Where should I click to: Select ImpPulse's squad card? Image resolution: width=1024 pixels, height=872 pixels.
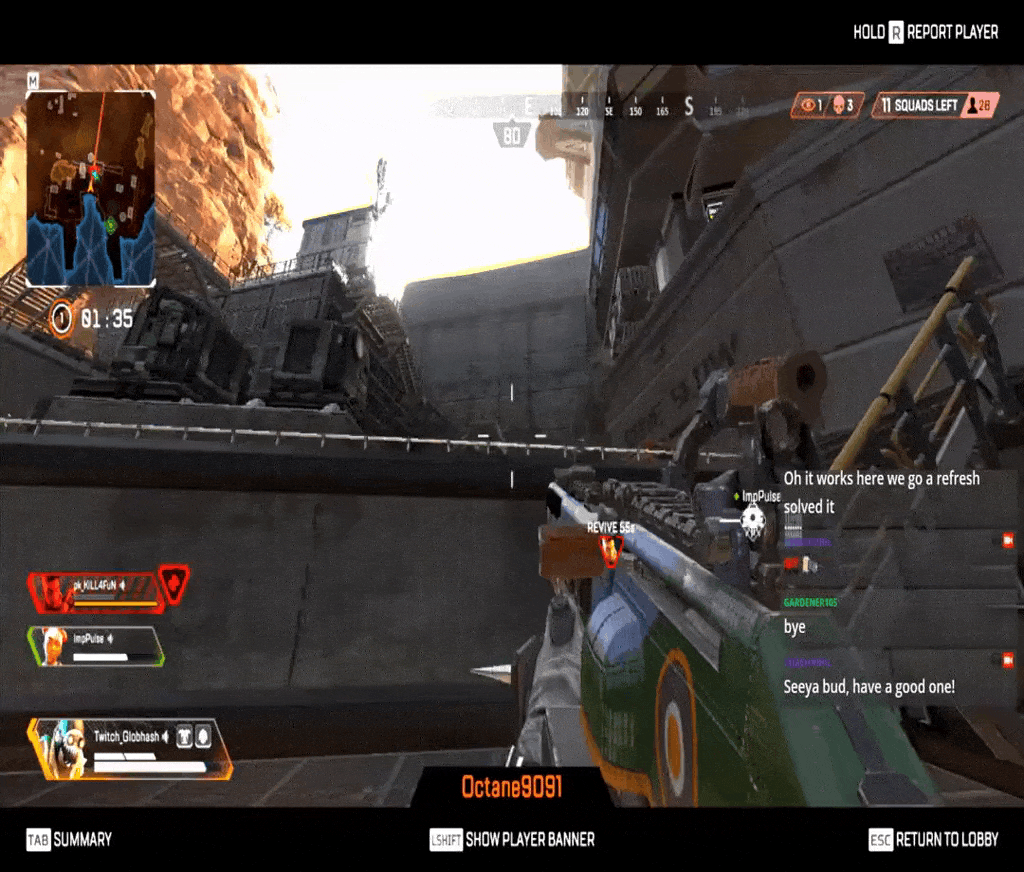pyautogui.click(x=97, y=646)
